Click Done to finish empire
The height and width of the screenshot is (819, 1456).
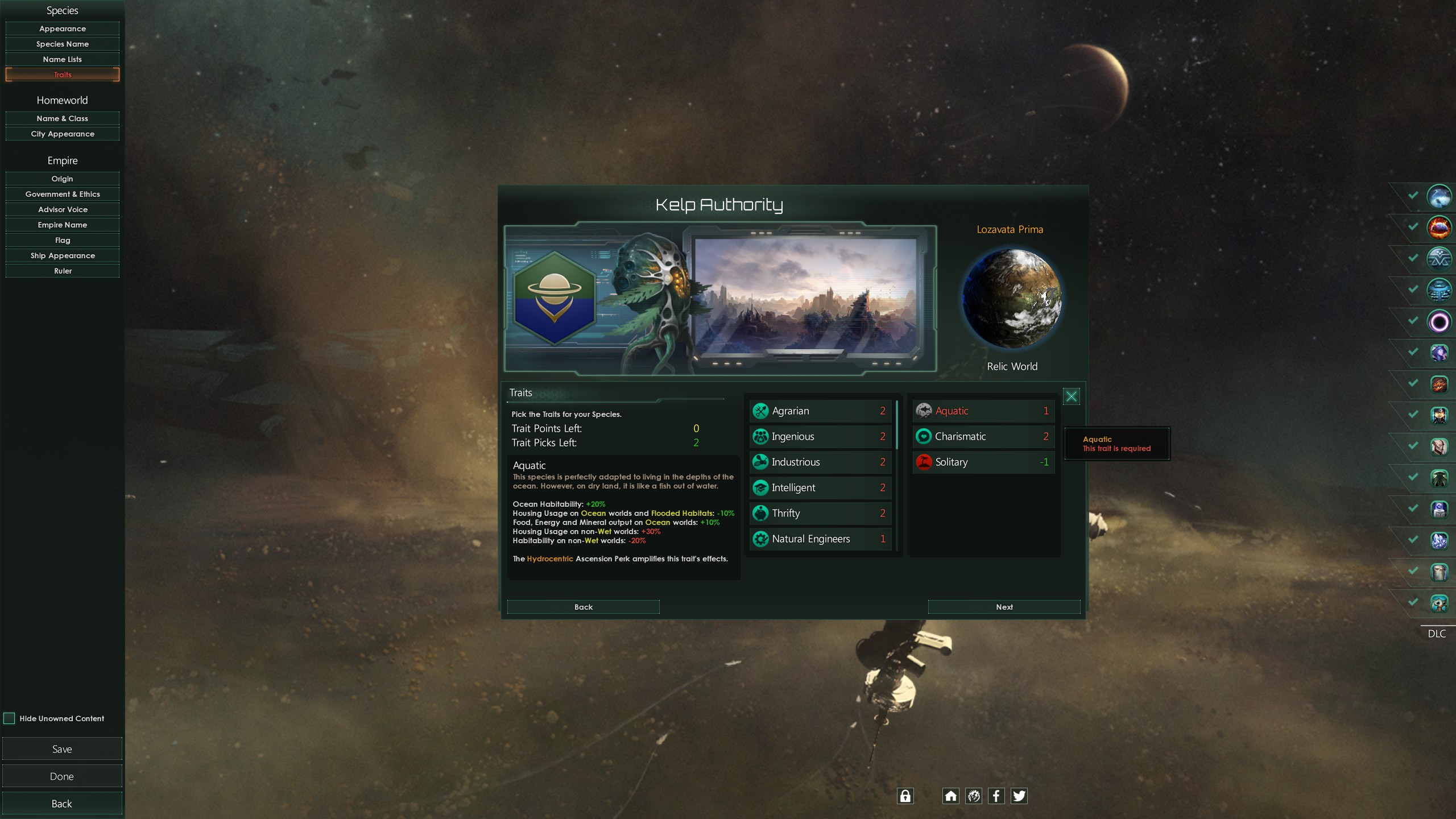pos(62,776)
